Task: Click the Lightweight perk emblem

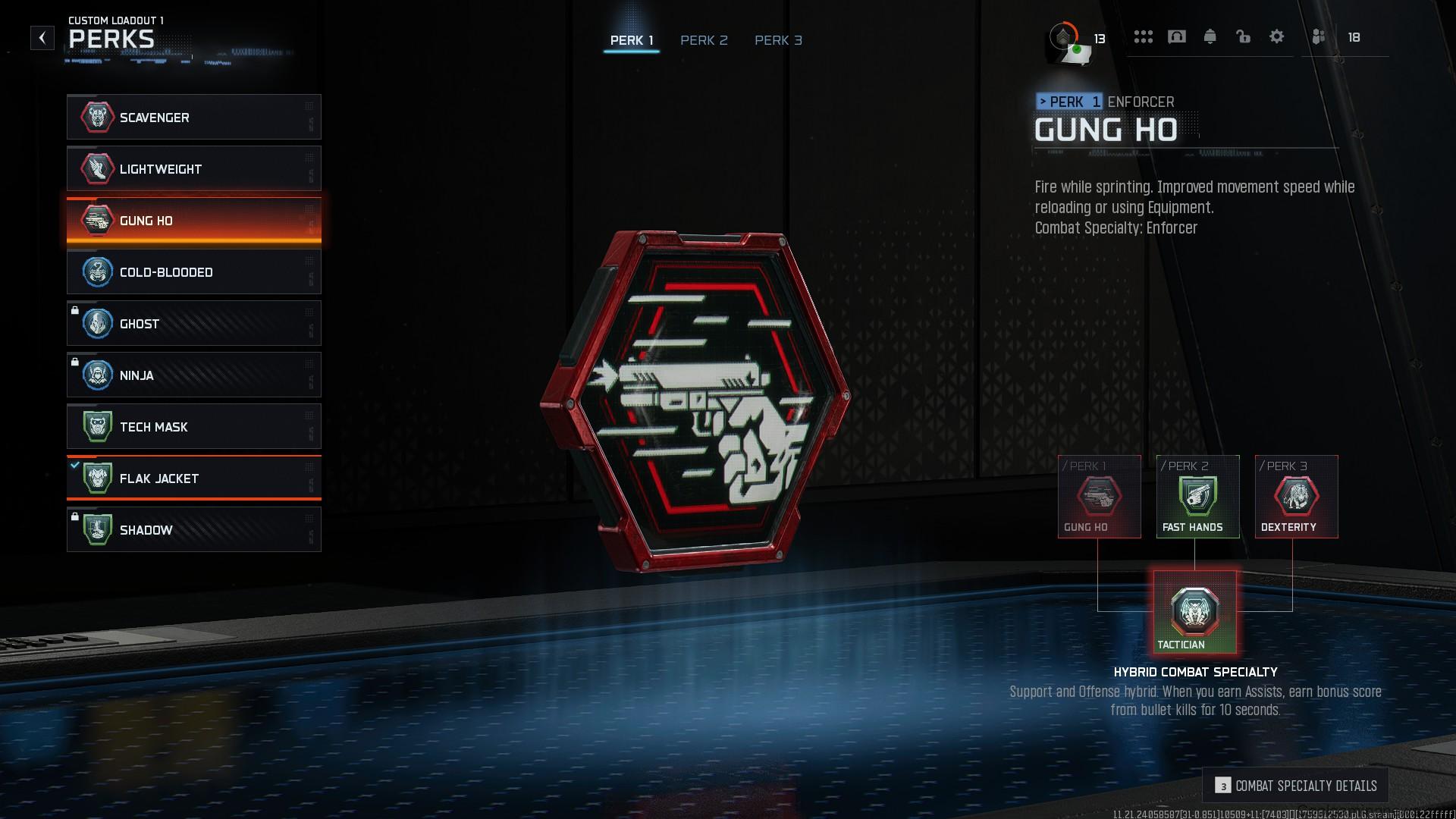Action: click(x=96, y=169)
